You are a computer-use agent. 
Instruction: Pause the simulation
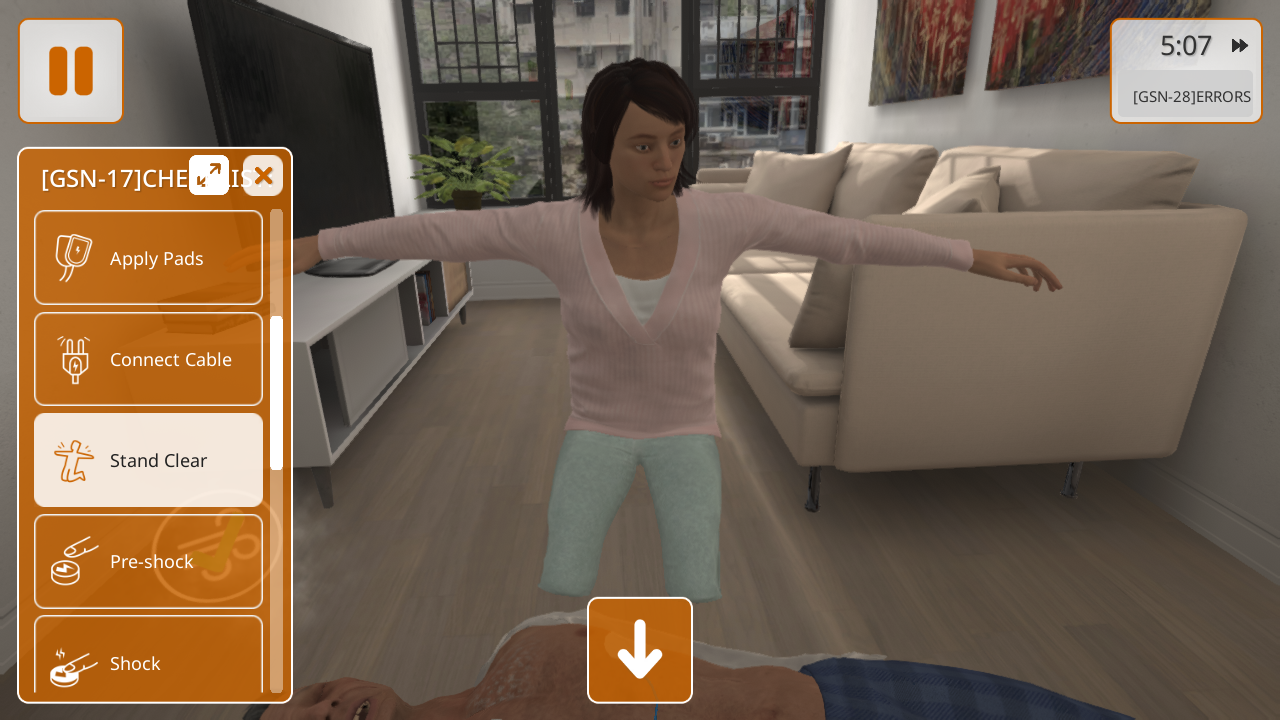pos(71,71)
